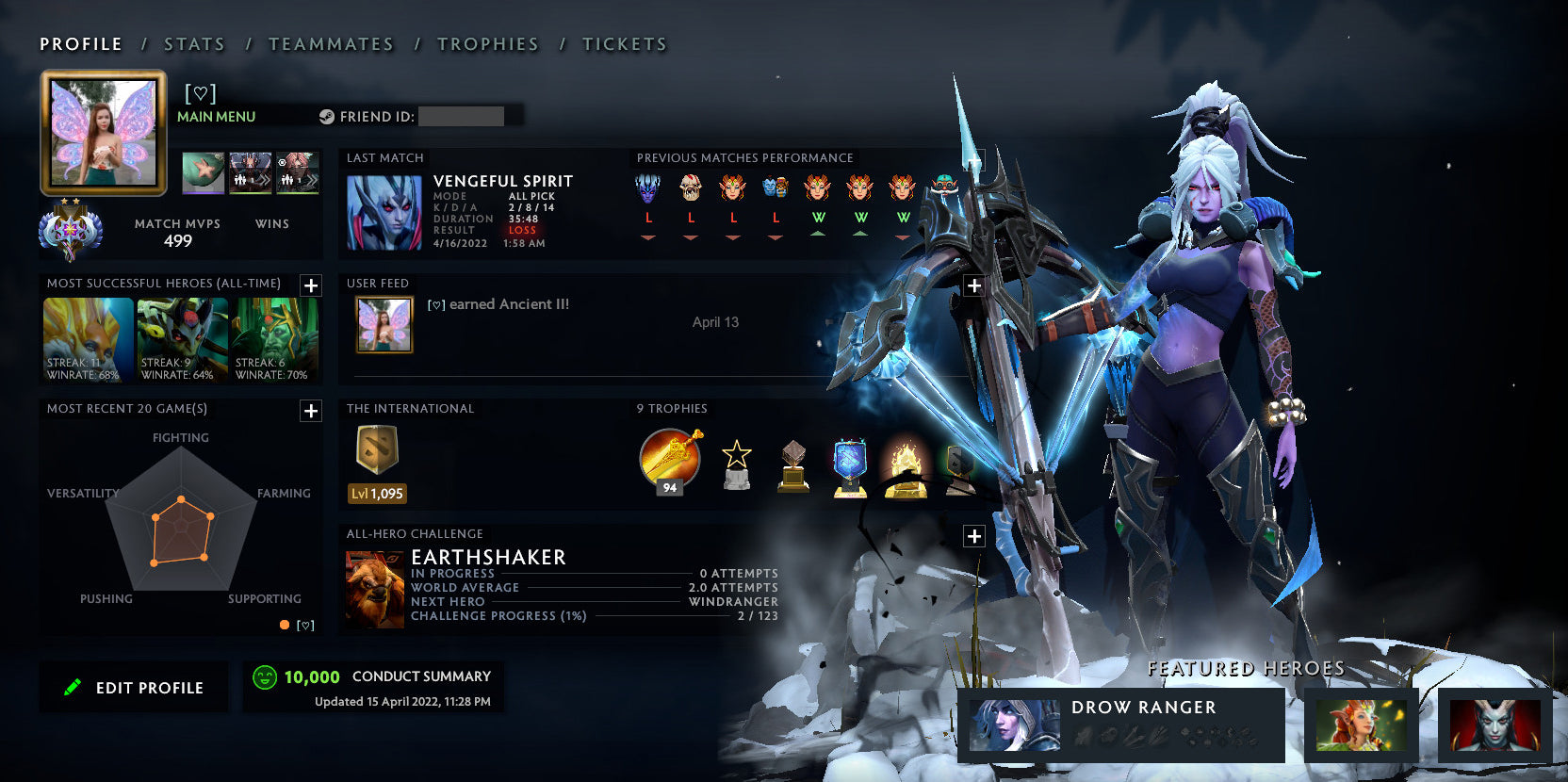Select the Vengeful Spirit portrait in Last Match

385,212
